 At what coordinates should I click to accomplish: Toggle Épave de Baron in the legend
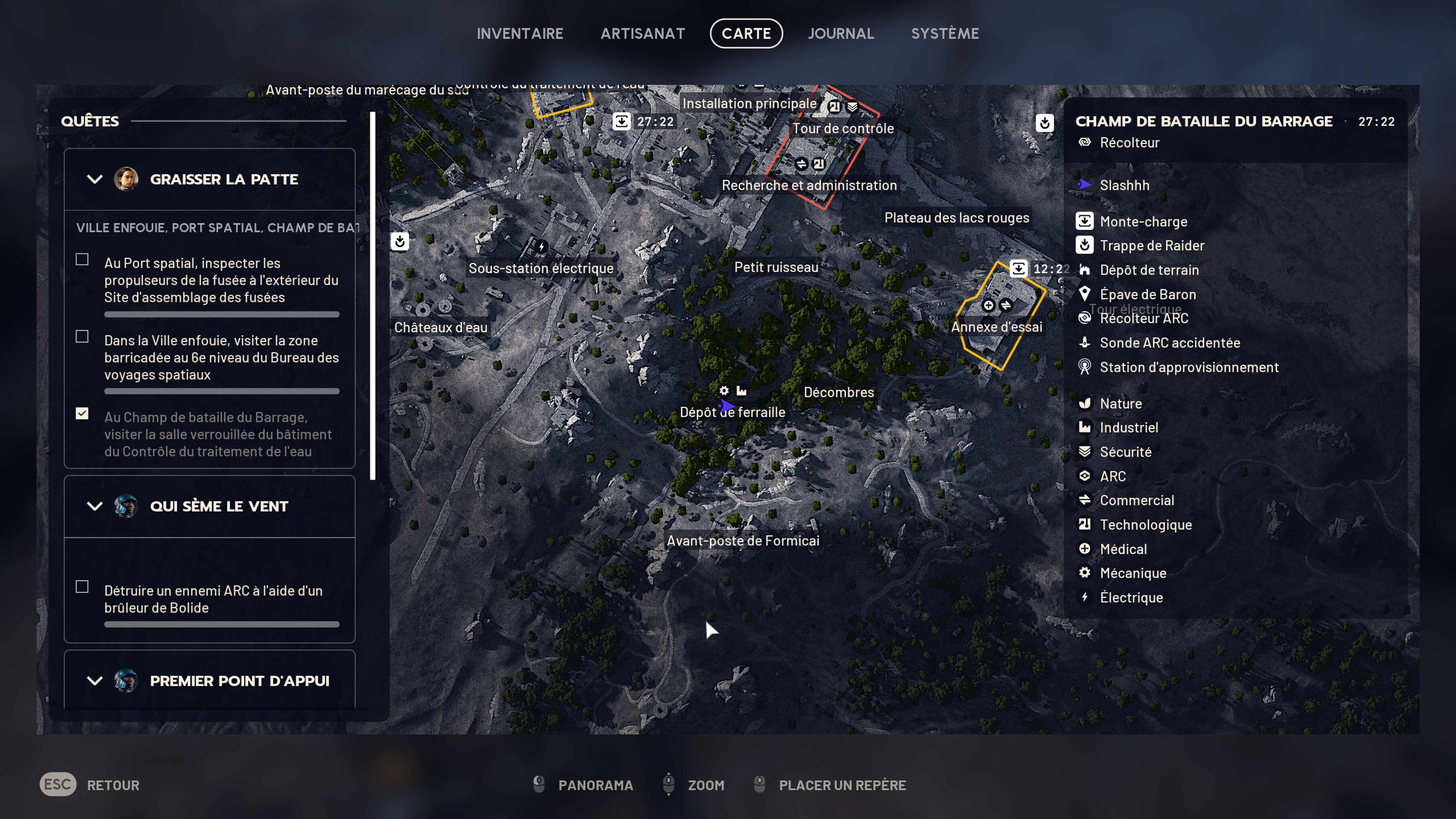click(x=1147, y=295)
